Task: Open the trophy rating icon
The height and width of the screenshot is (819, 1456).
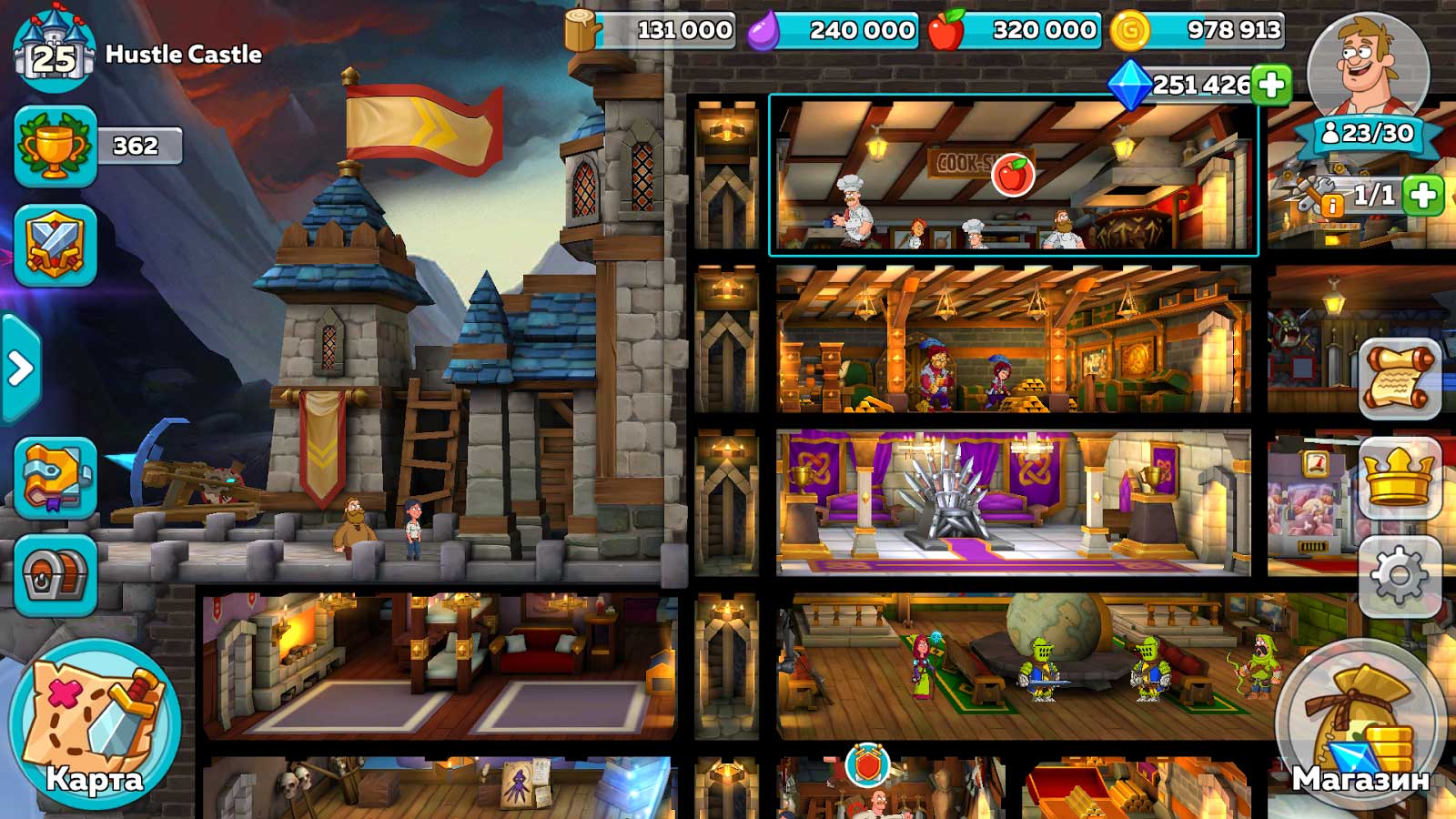Action: (56, 146)
